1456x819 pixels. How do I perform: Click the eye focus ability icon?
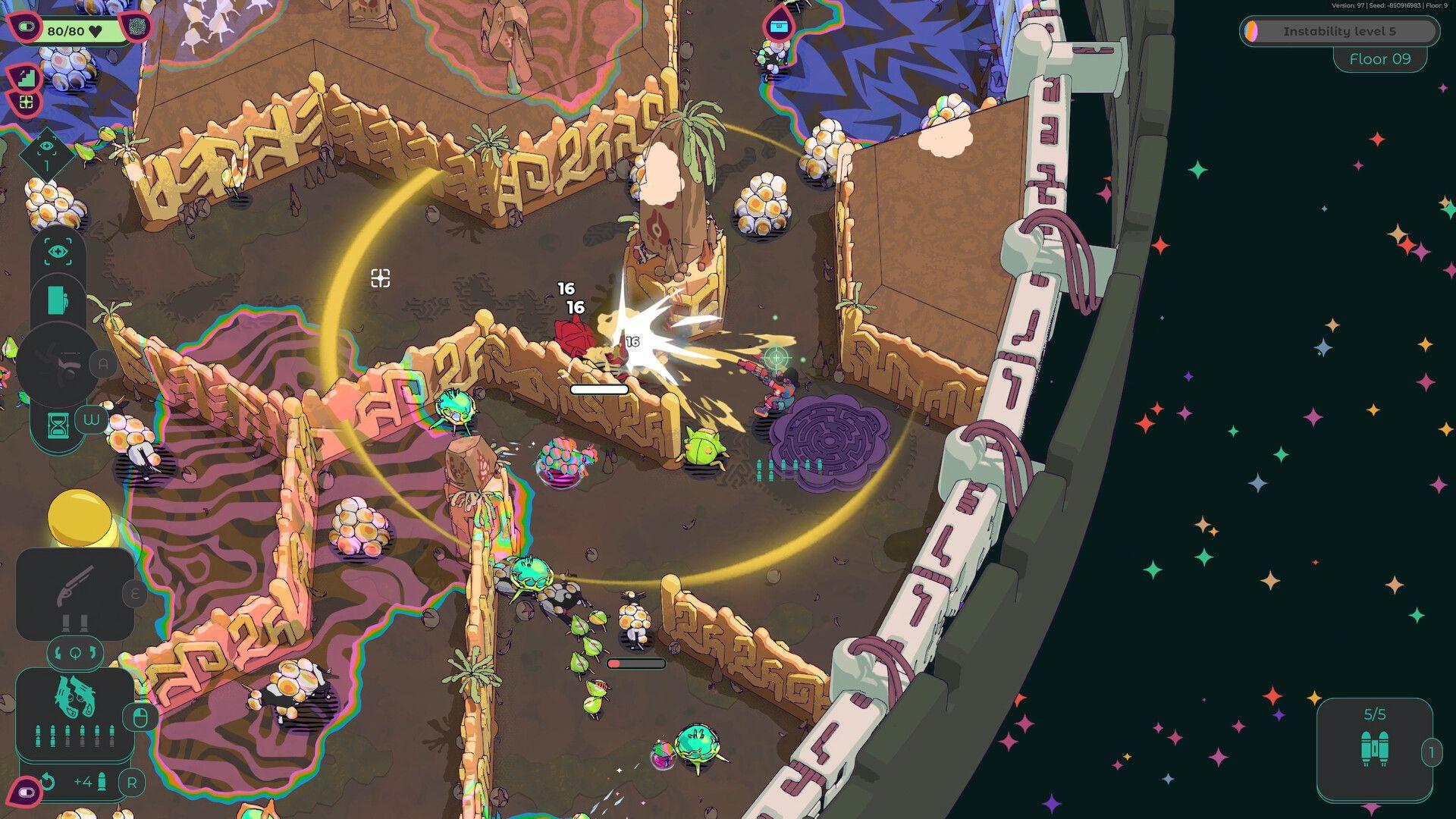[x=58, y=249]
